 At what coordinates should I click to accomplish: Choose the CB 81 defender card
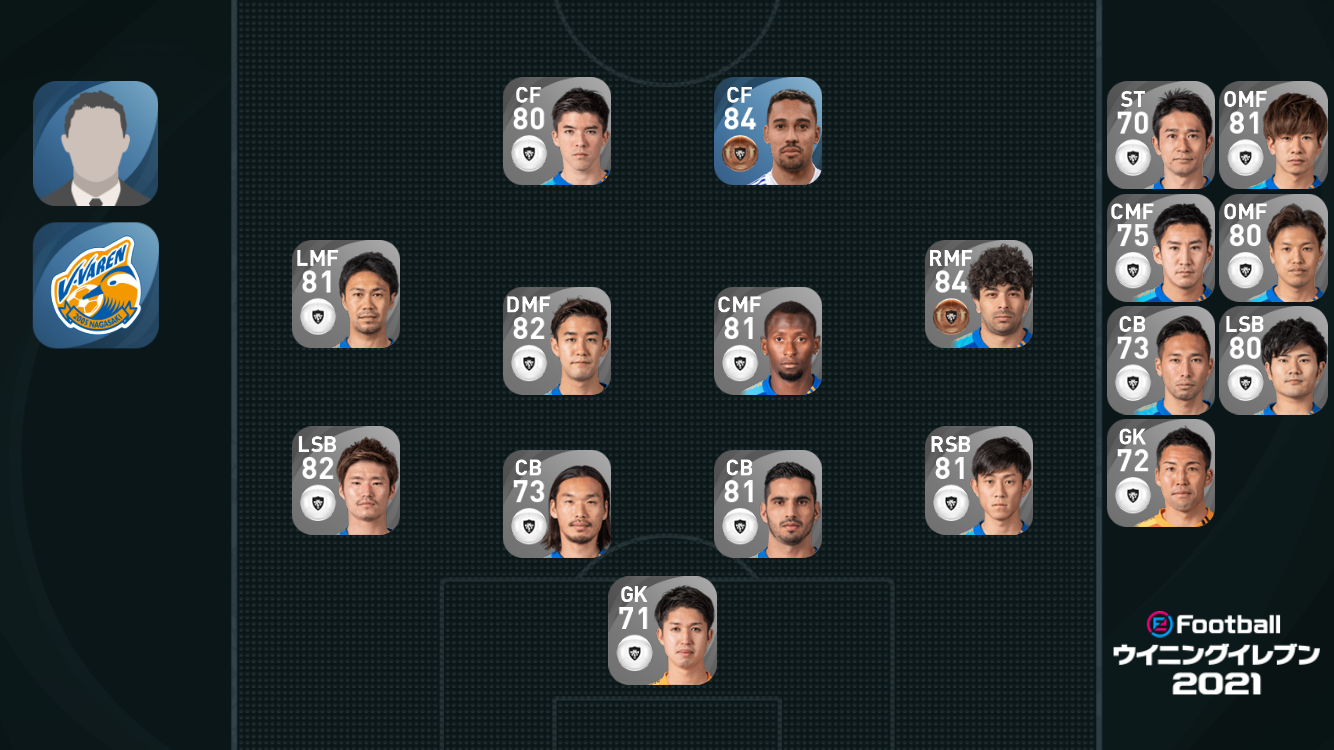click(768, 504)
